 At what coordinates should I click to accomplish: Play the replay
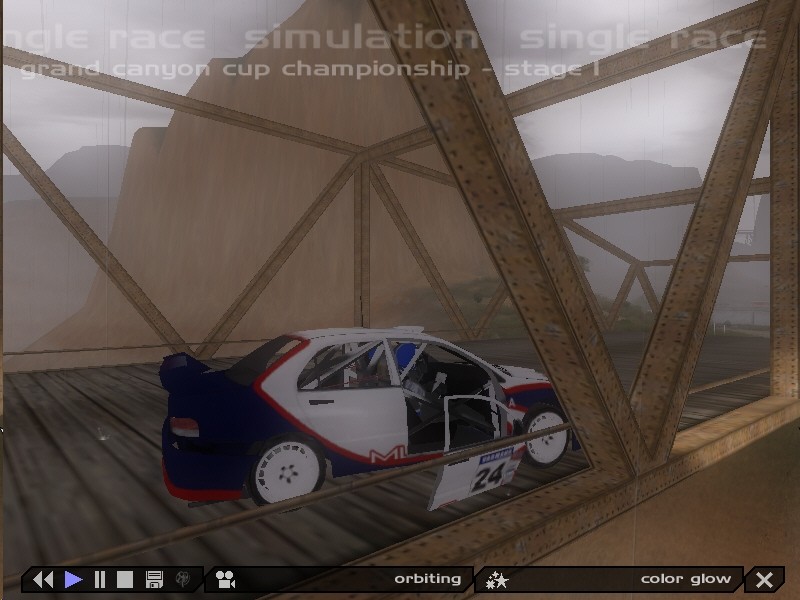[x=73, y=579]
